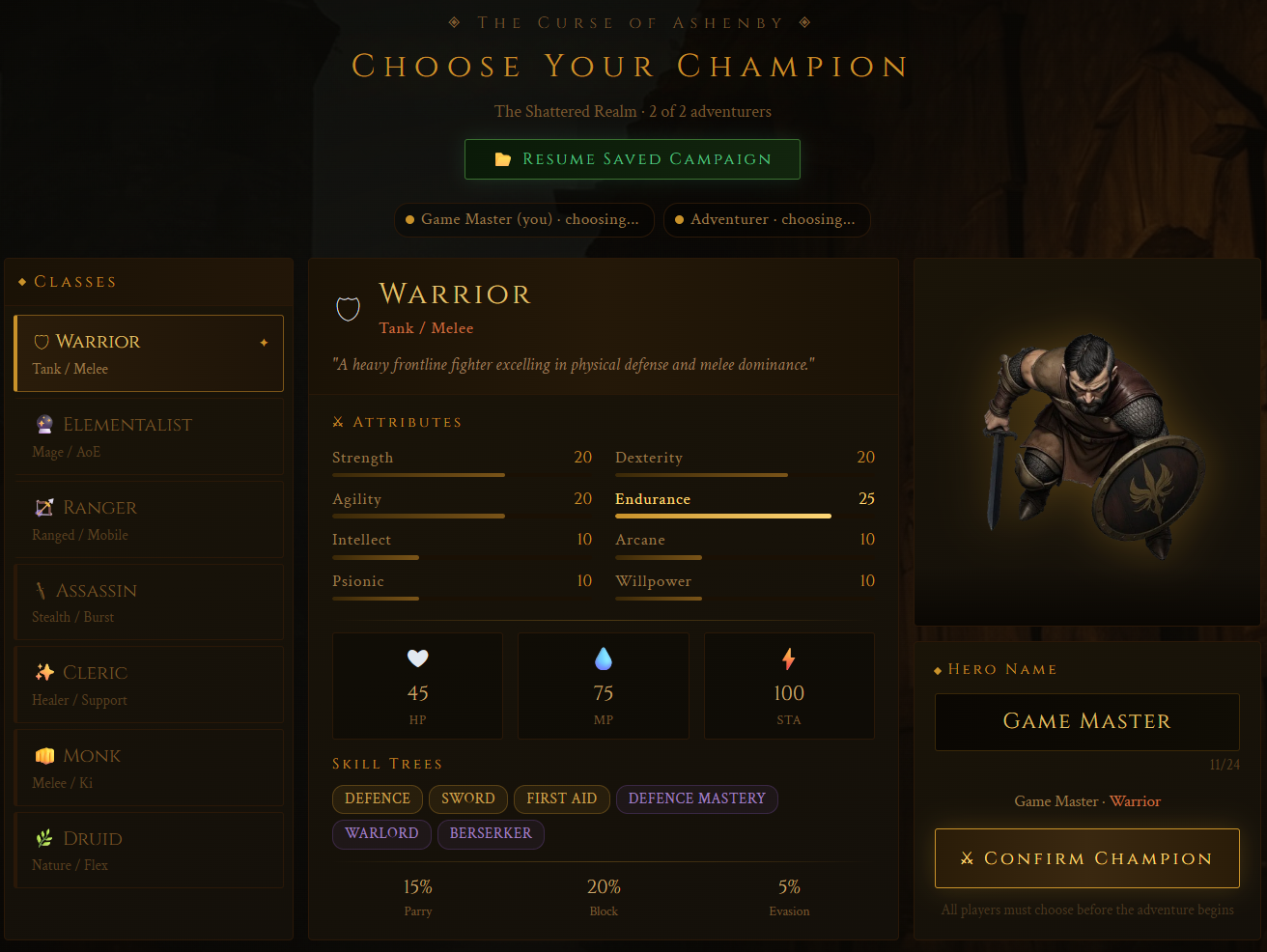Select the Warrior shield class icon

(x=42, y=340)
